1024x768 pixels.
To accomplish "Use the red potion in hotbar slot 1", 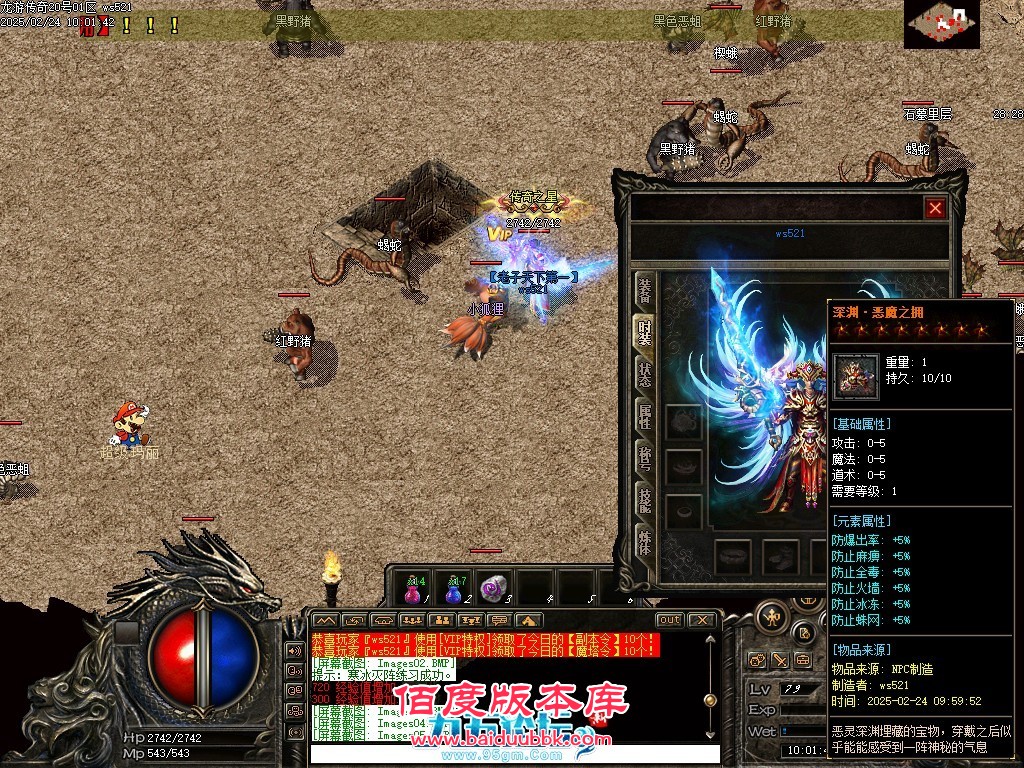I will pos(414,589).
